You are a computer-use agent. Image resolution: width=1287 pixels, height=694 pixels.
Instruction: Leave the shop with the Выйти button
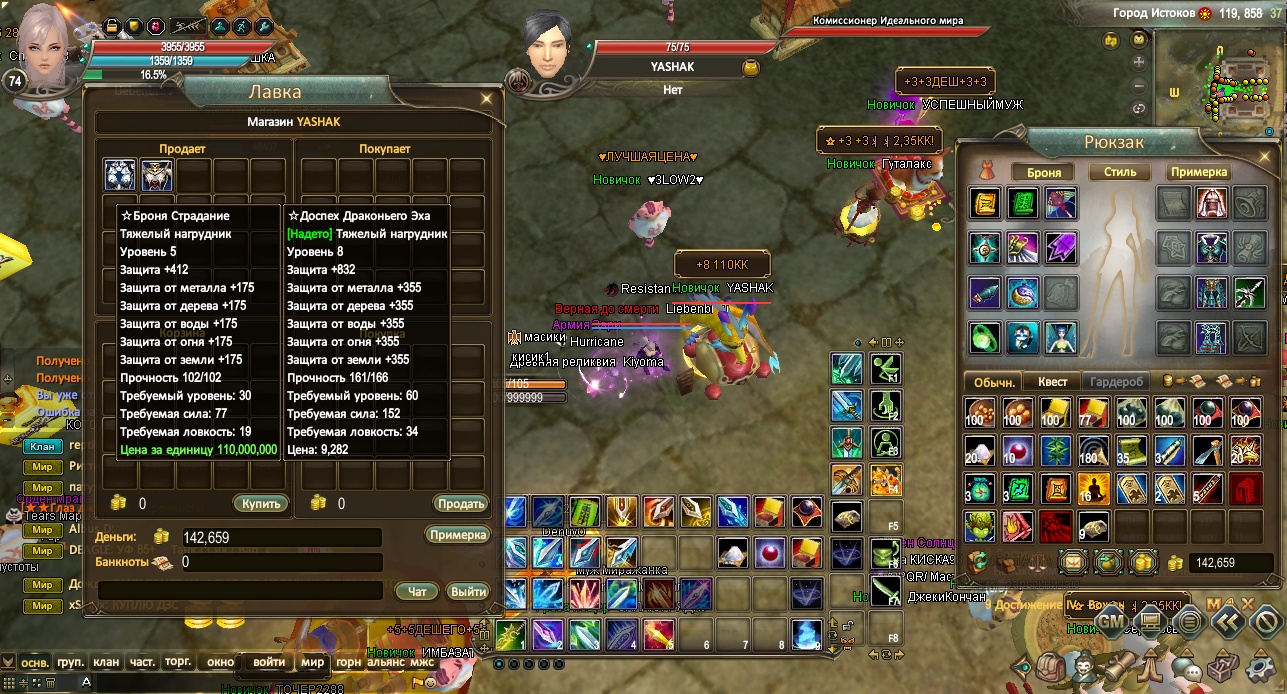[x=467, y=592]
